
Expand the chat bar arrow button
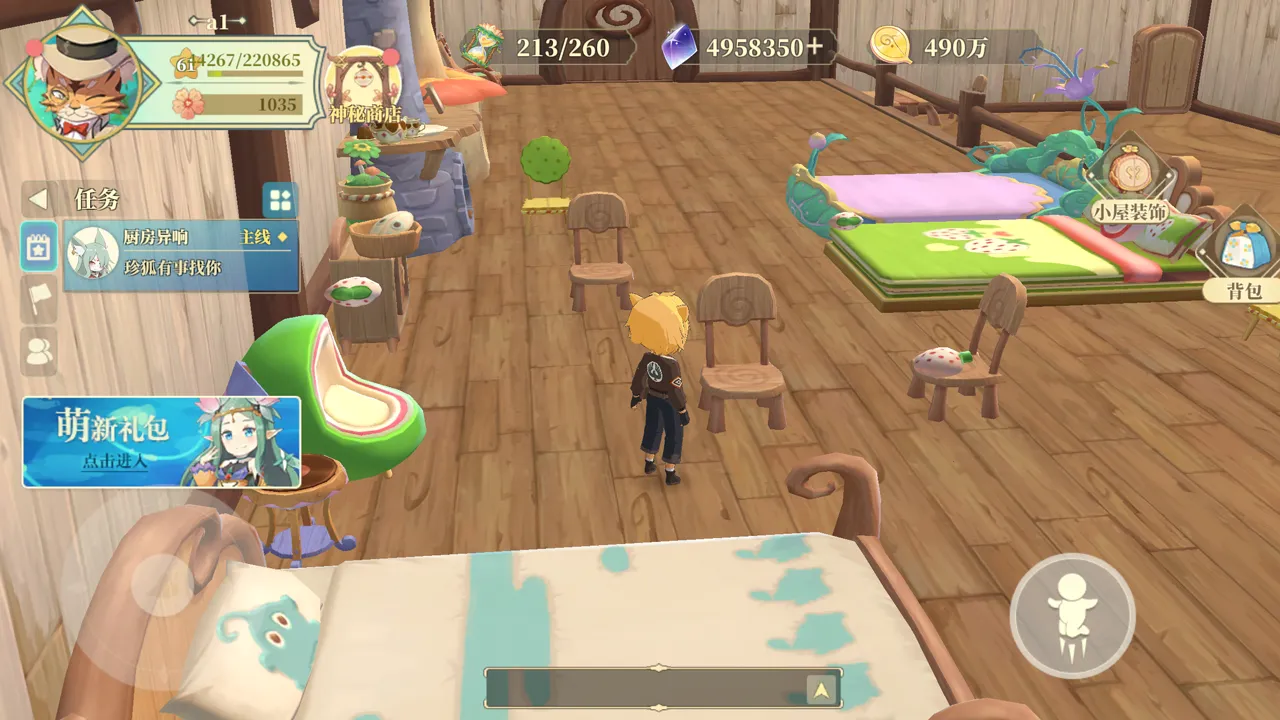coord(821,688)
